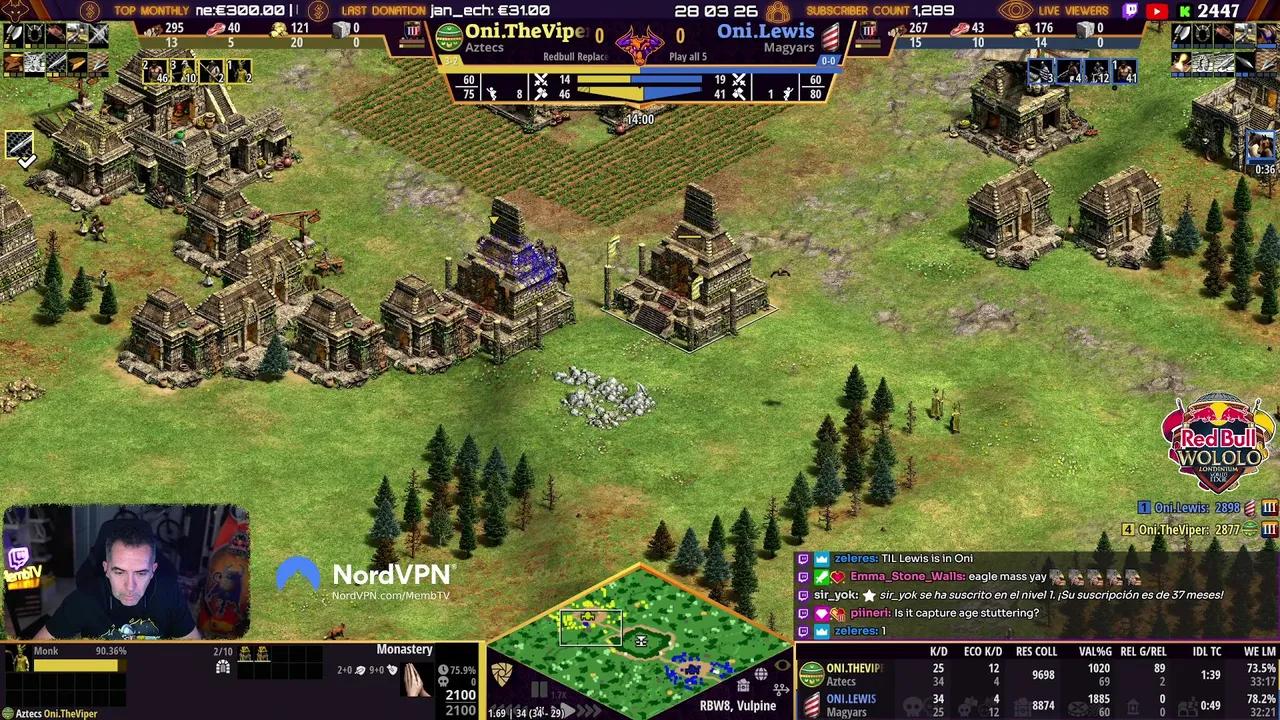Toggle pause on the replay playback
Viewport: 1280px width, 720px height.
tap(540, 687)
